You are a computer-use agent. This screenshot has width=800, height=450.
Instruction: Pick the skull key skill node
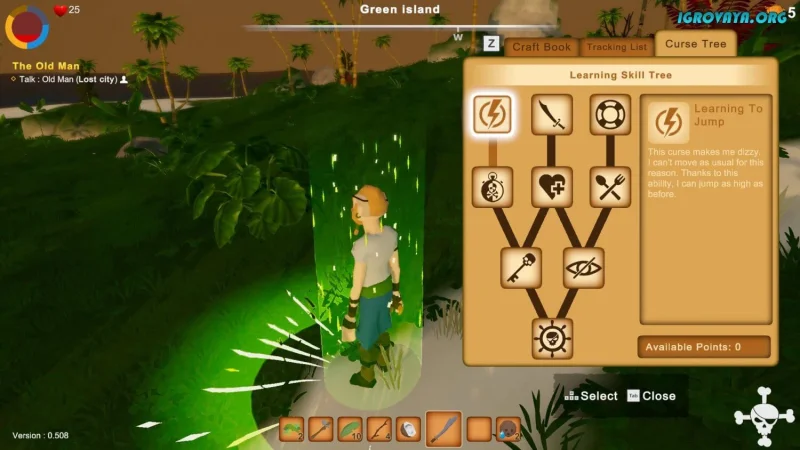click(x=521, y=268)
